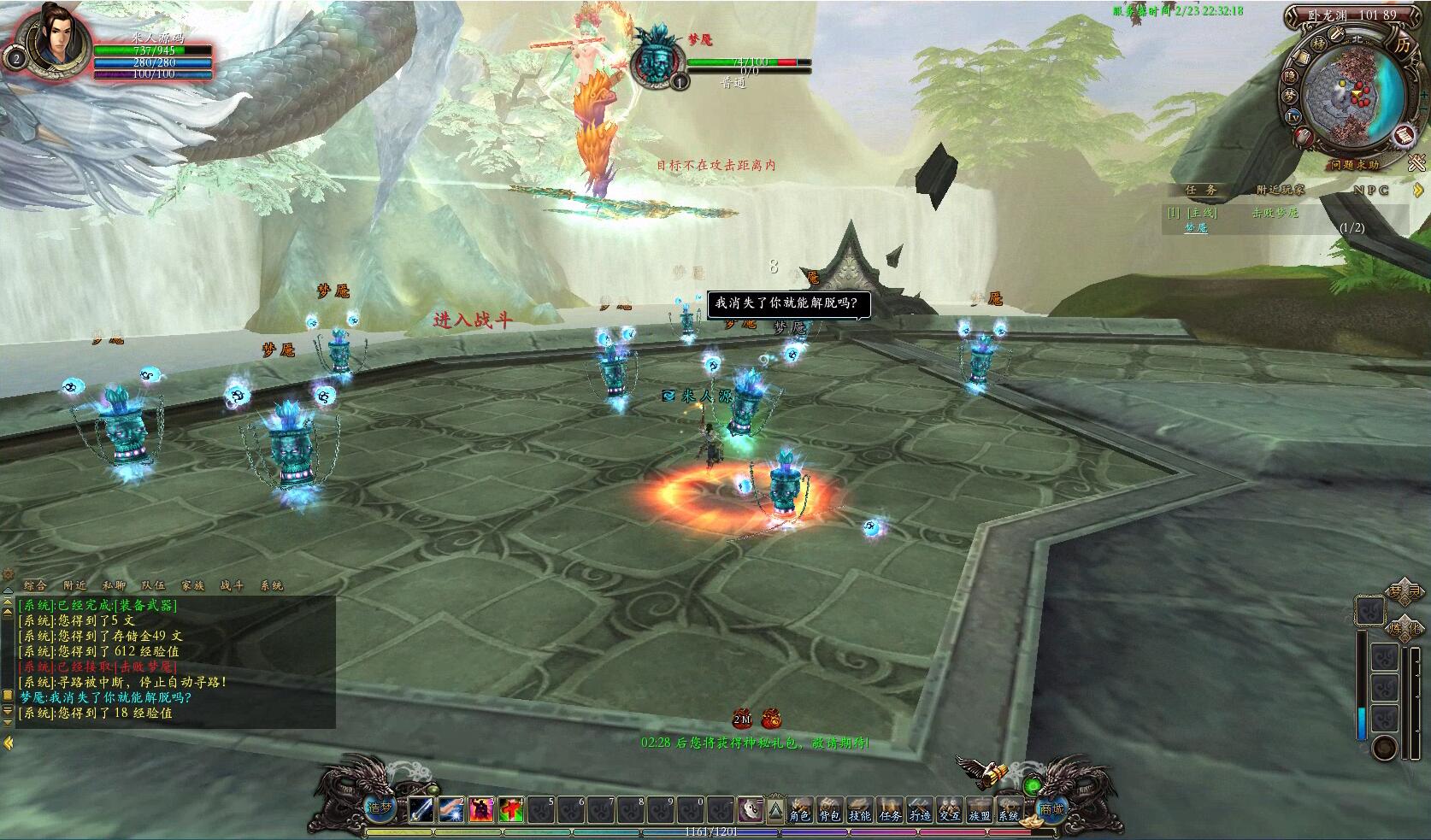This screenshot has height=840, width=1431.
Task: Click the 问题求助 help button
Action: click(1354, 165)
